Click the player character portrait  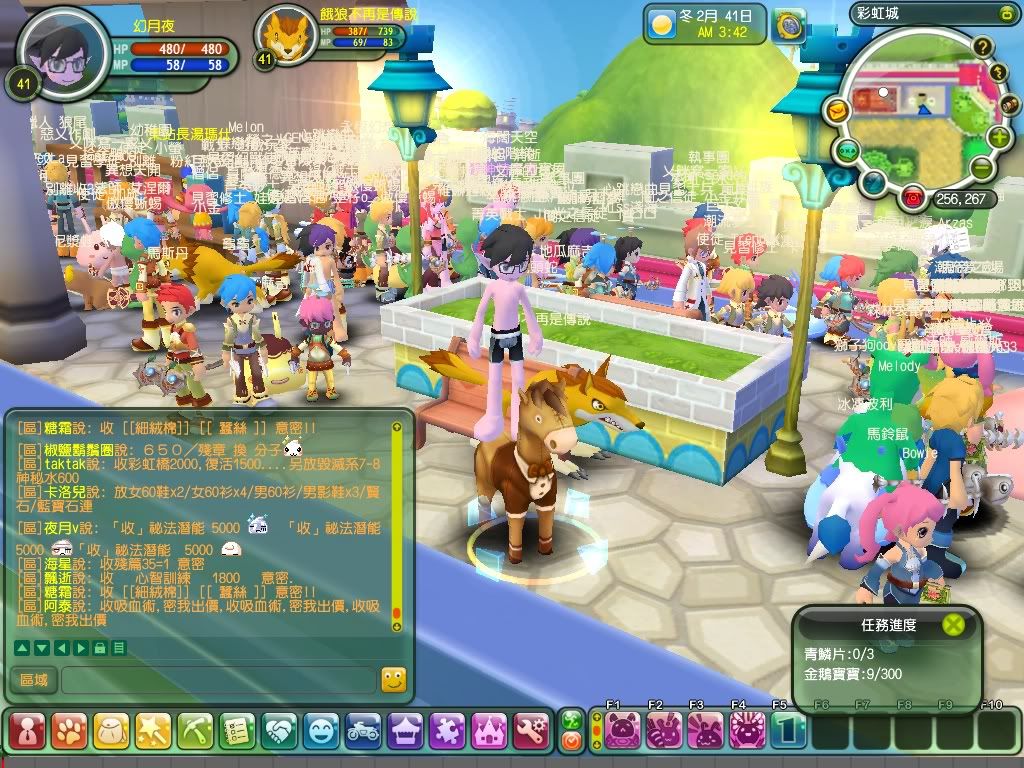click(63, 52)
